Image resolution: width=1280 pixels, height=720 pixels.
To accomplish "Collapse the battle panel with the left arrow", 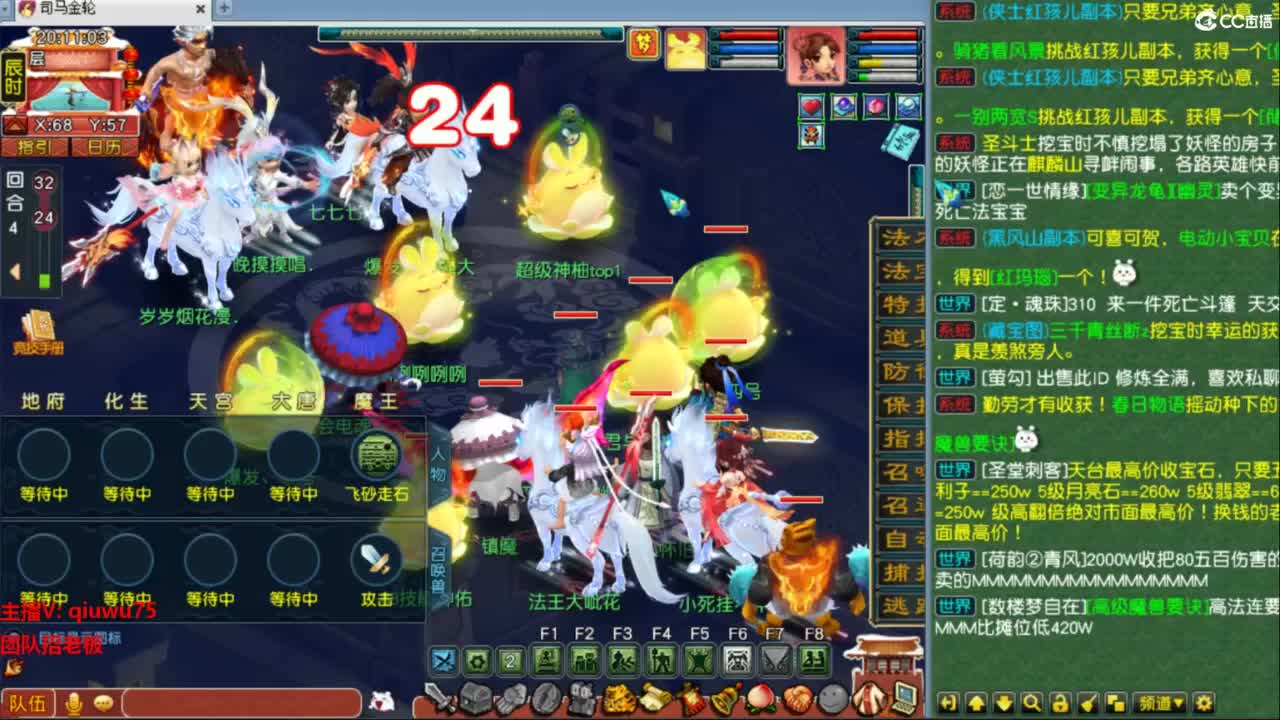I will pos(14,268).
